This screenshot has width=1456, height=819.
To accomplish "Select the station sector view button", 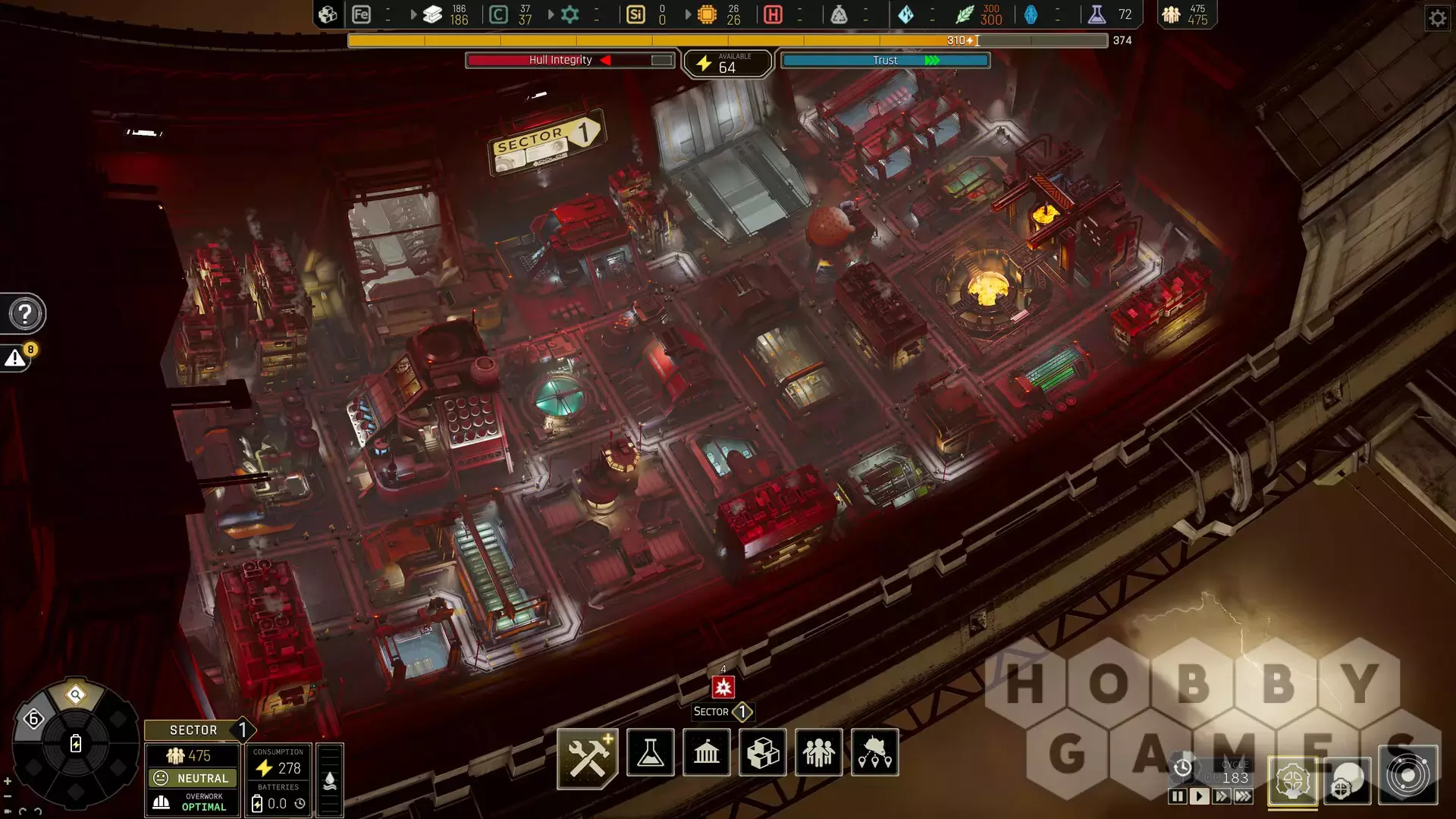I will [1292, 781].
